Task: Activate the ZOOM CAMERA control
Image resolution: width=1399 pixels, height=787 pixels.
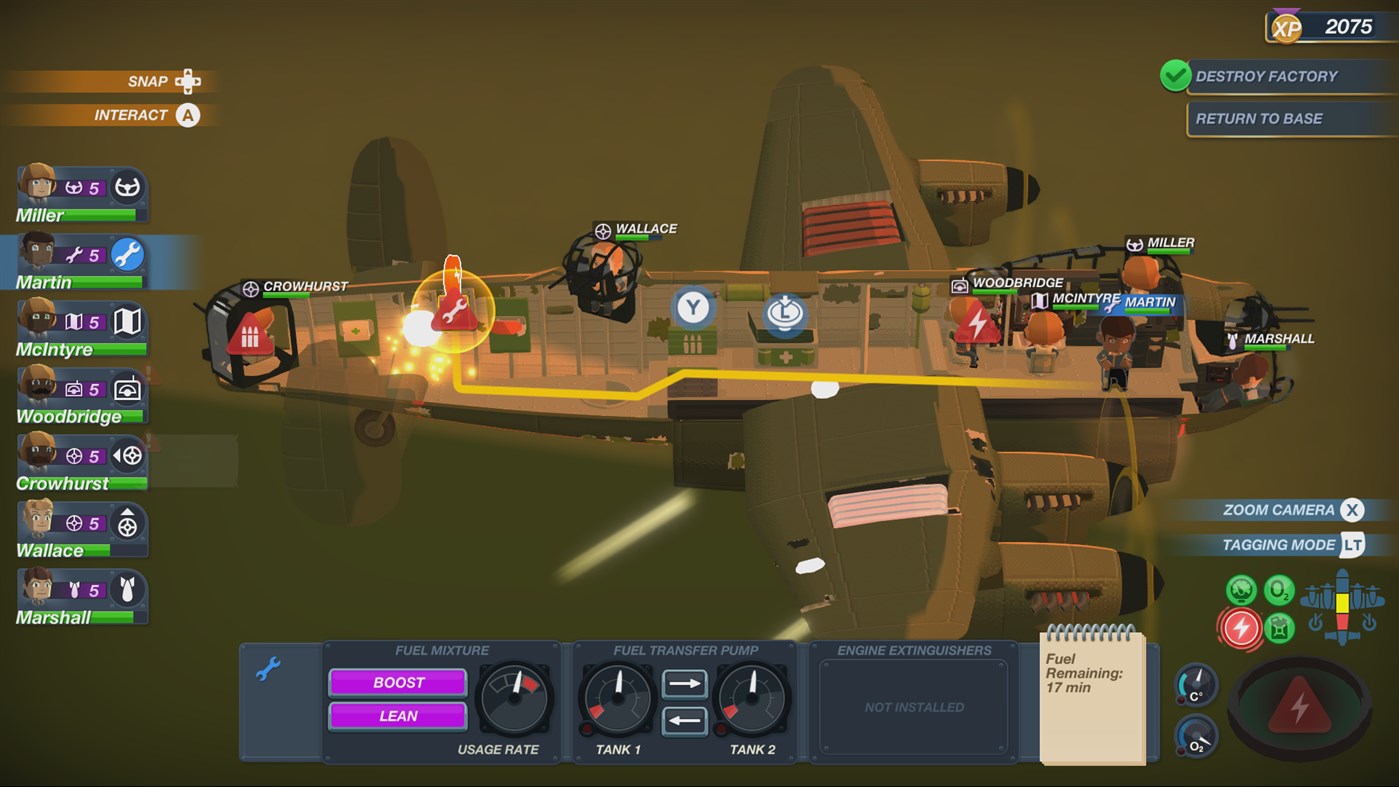Action: 1280,510
